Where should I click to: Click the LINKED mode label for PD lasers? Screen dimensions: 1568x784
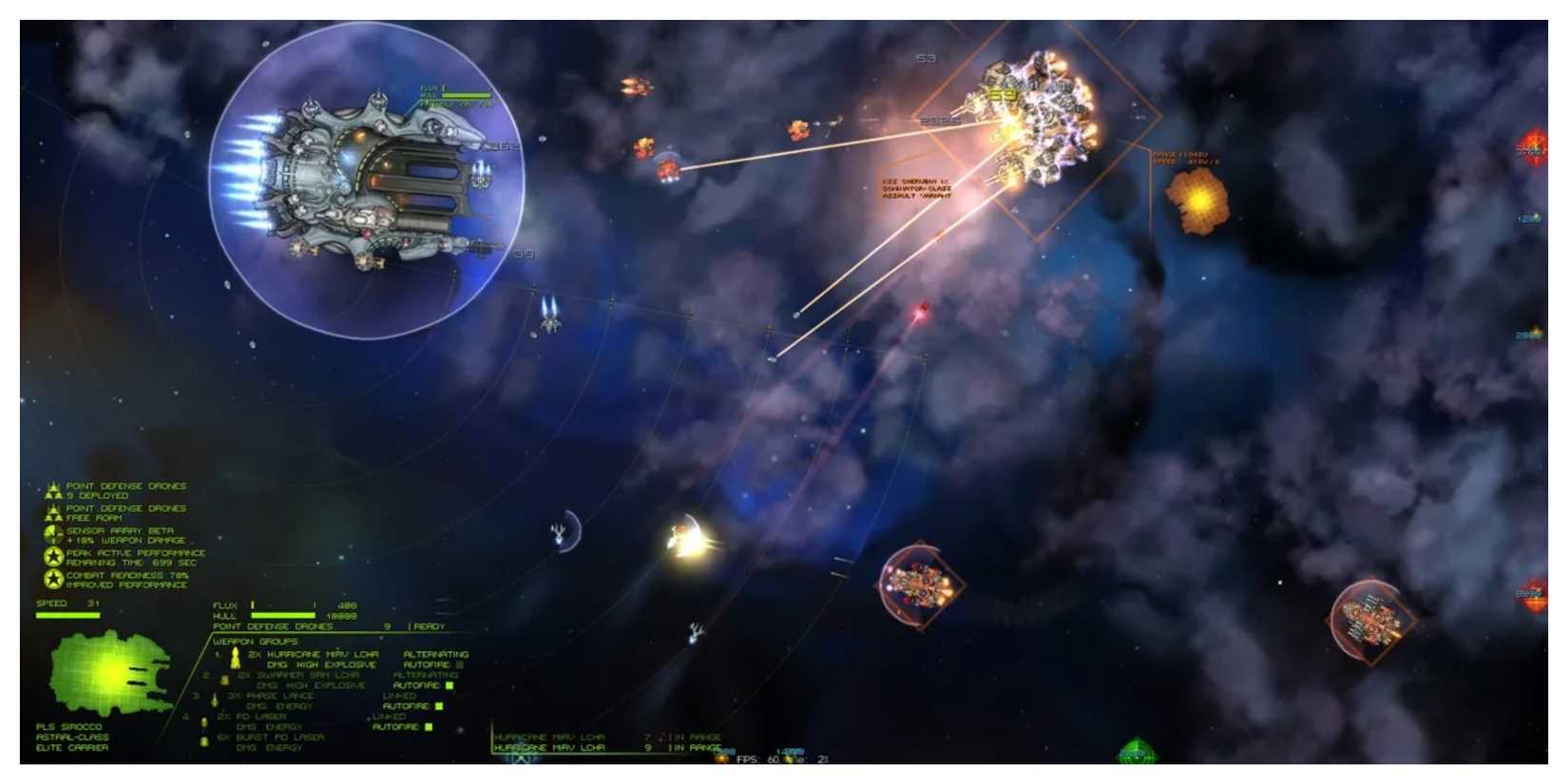tap(388, 717)
